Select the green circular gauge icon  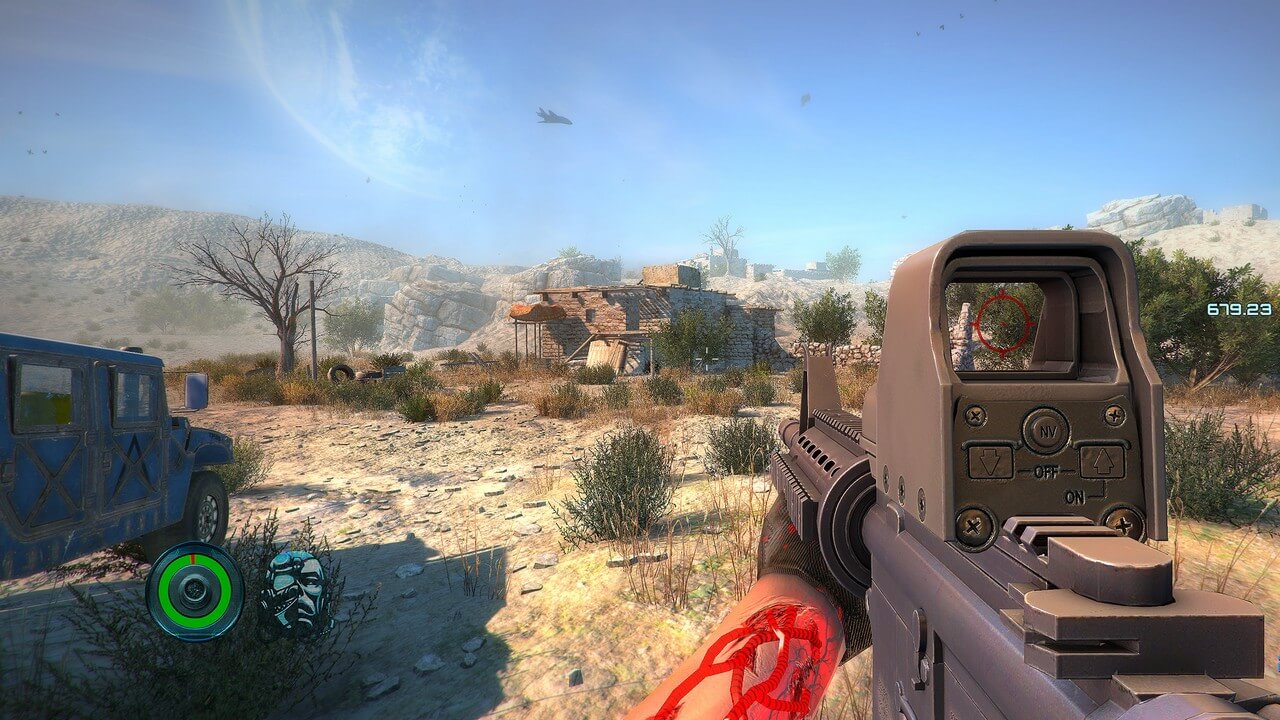194,591
